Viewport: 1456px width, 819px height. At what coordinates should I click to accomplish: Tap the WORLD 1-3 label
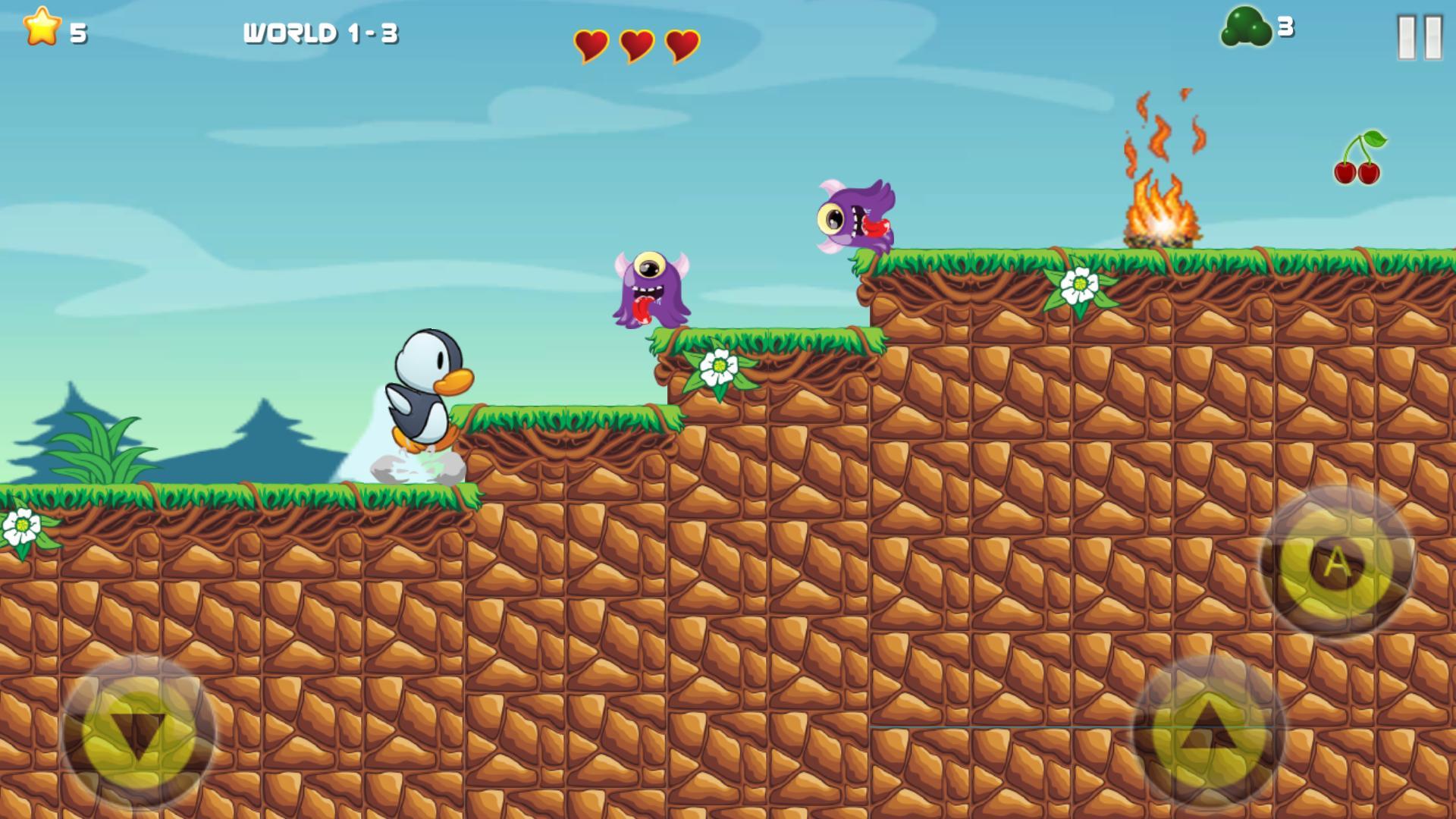click(322, 33)
